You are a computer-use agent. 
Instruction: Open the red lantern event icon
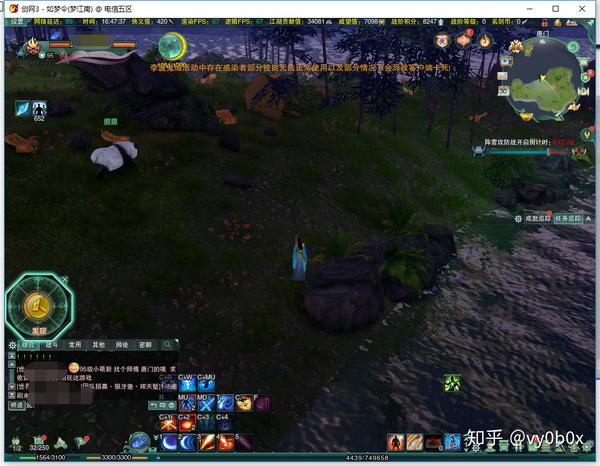(463, 41)
